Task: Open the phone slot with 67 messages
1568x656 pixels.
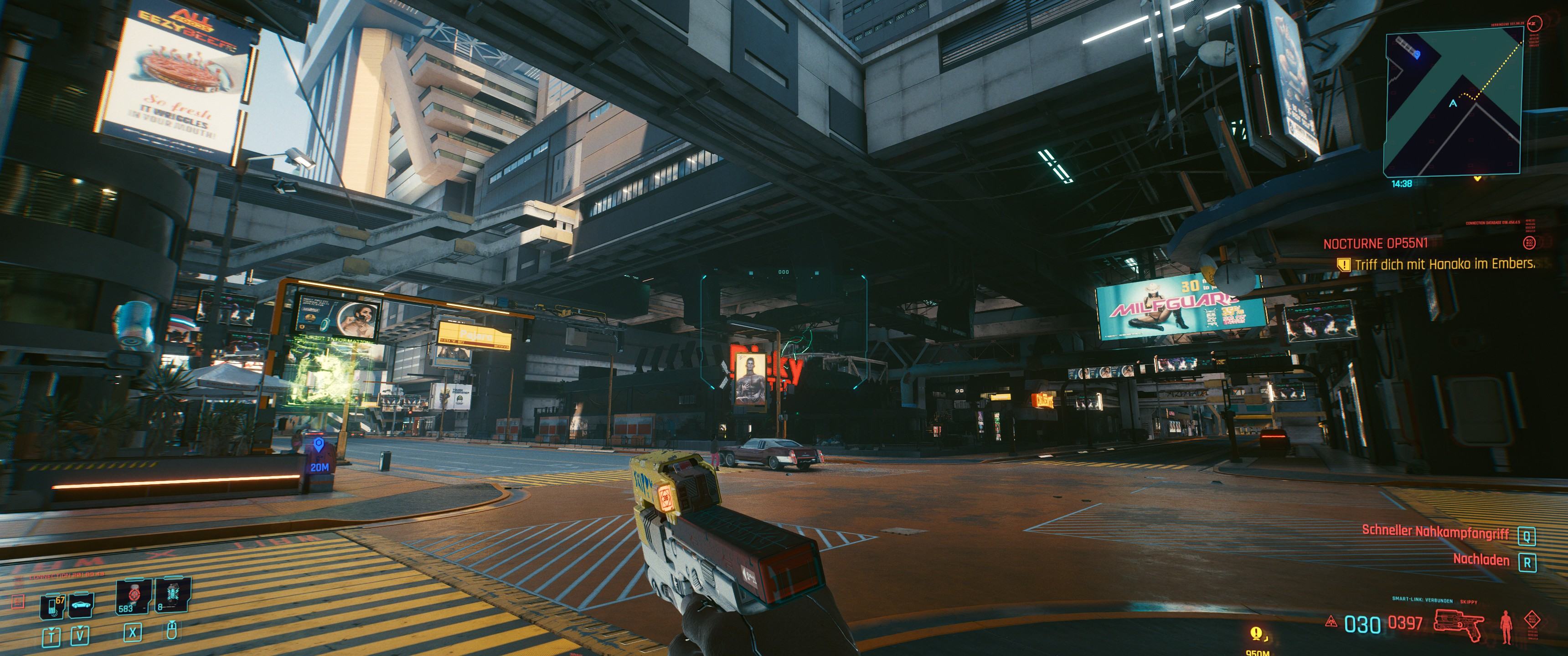Action: click(52, 606)
